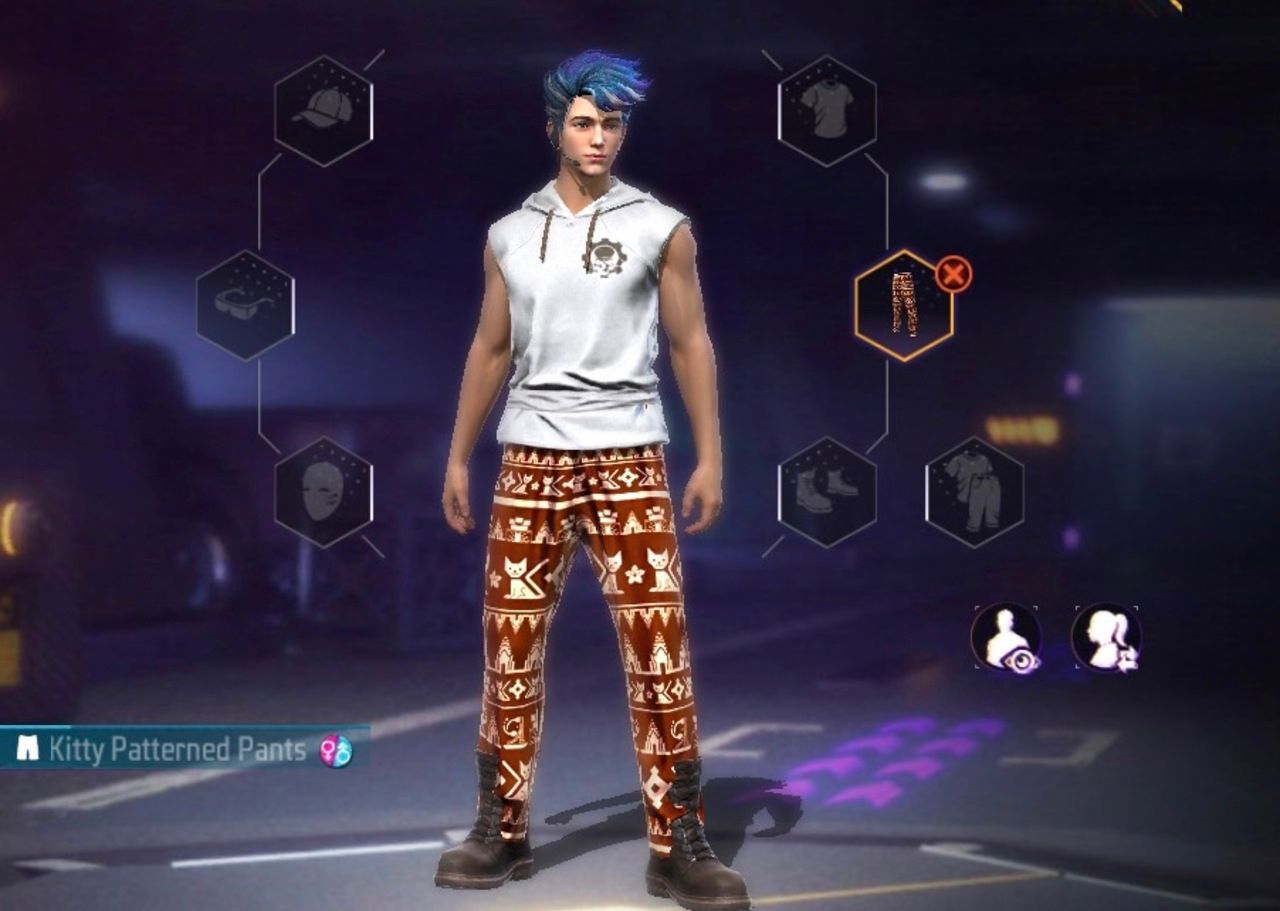Select the mask customization slot
The image size is (1280, 911).
pos(324,489)
